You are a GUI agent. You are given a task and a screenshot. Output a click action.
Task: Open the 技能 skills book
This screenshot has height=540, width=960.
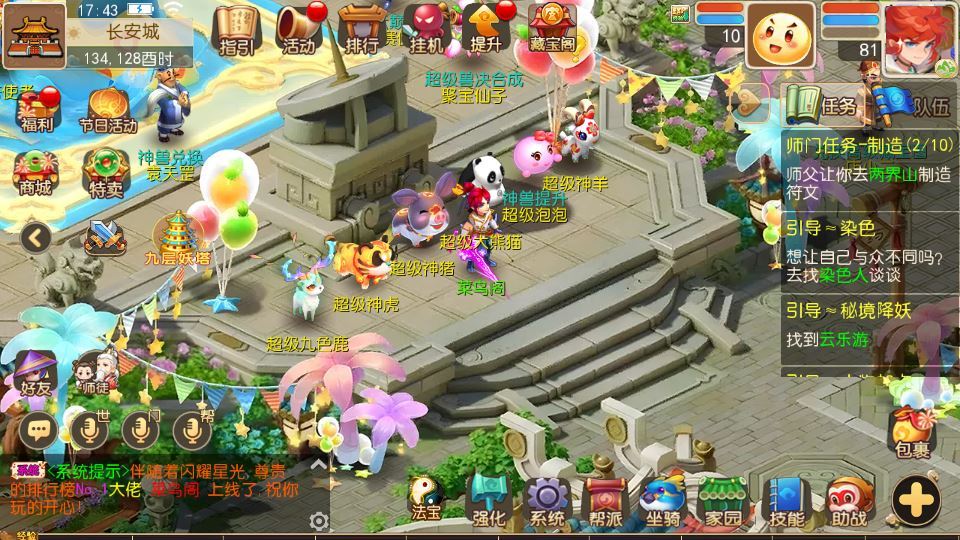(787, 500)
